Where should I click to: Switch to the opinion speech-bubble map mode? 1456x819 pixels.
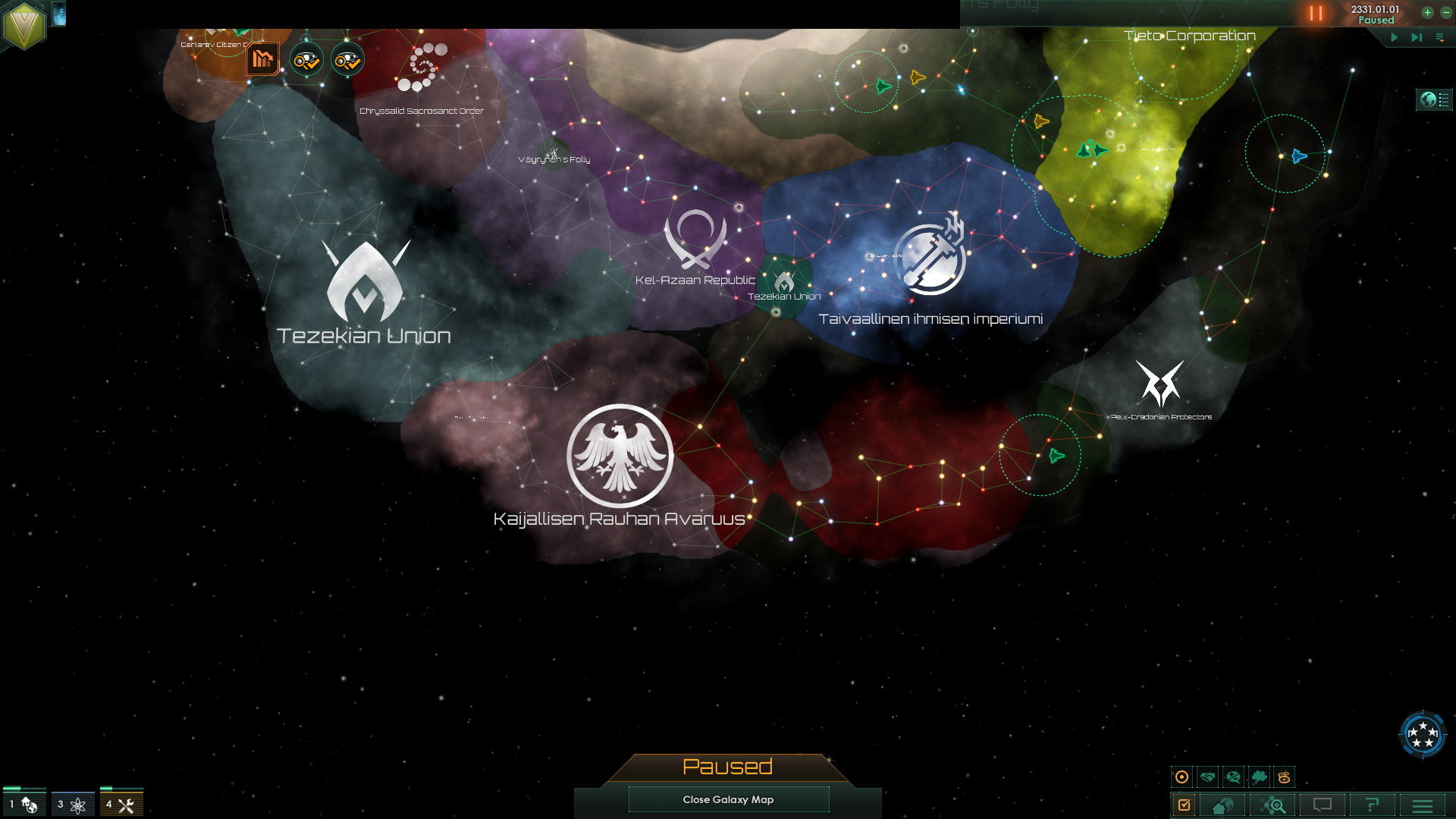[1234, 777]
